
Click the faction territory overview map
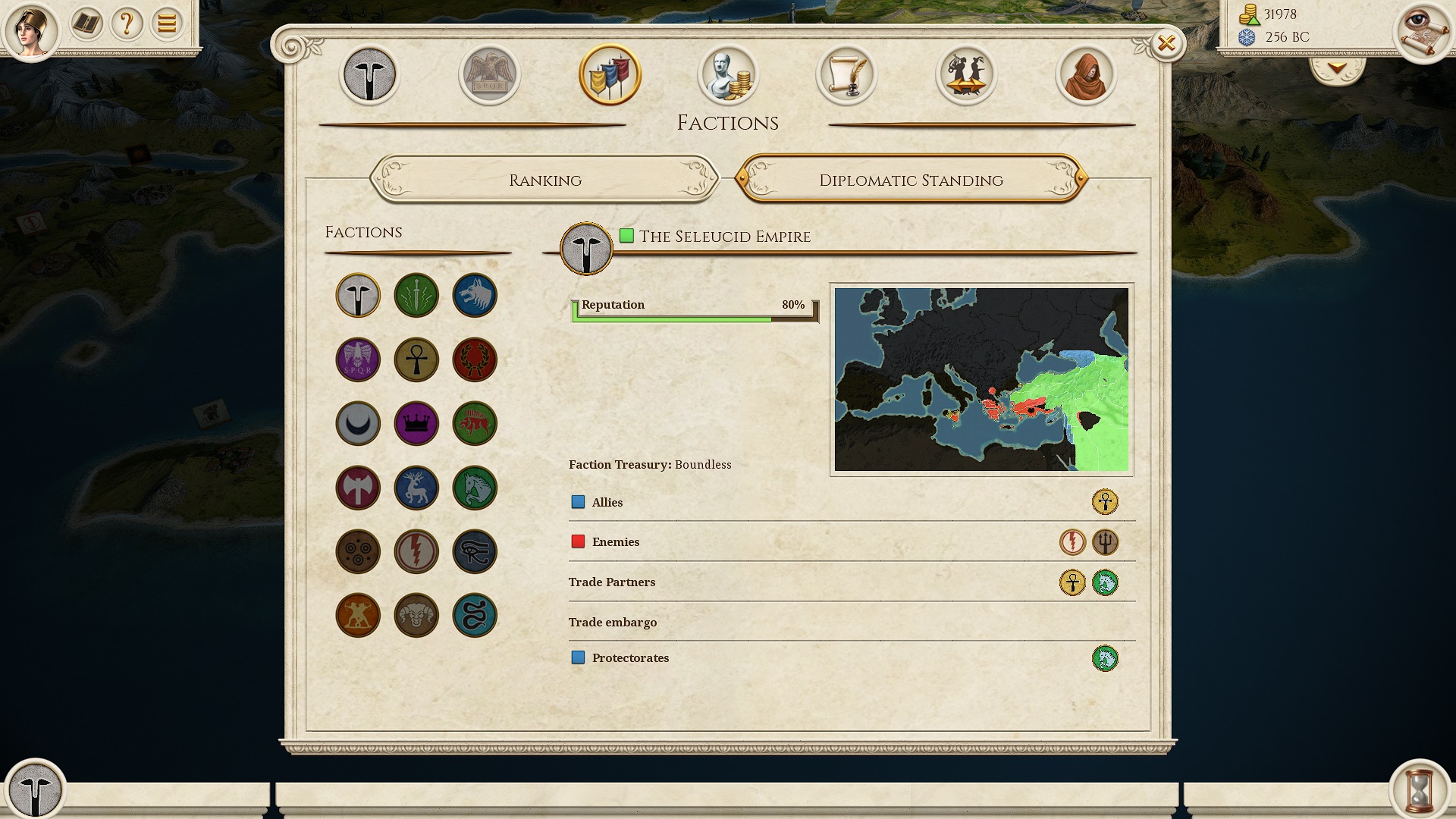[x=981, y=379]
